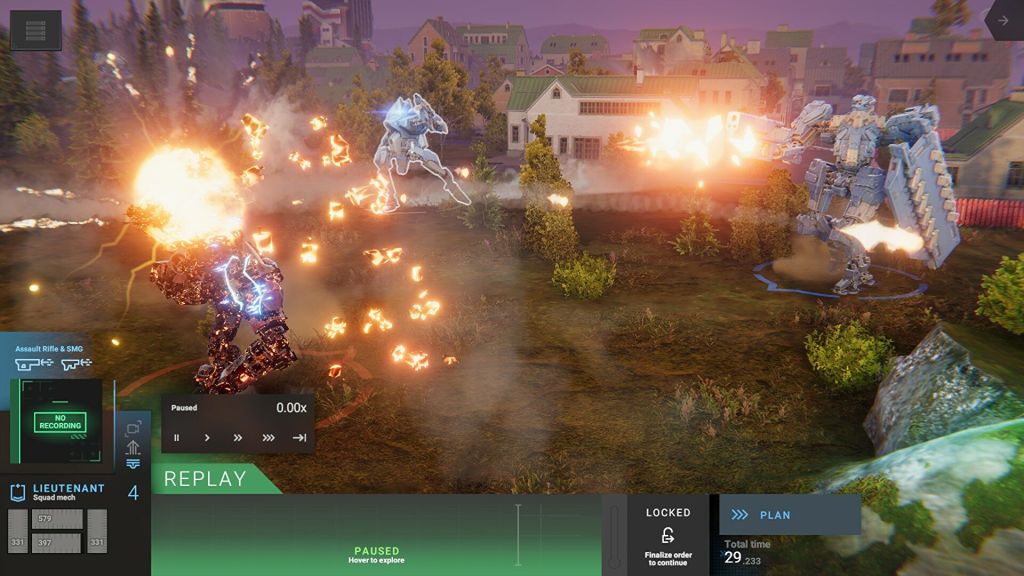Viewport: 1024px width, 576px height.
Task: Open the menu in the top-left corner
Action: pyautogui.click(x=35, y=30)
